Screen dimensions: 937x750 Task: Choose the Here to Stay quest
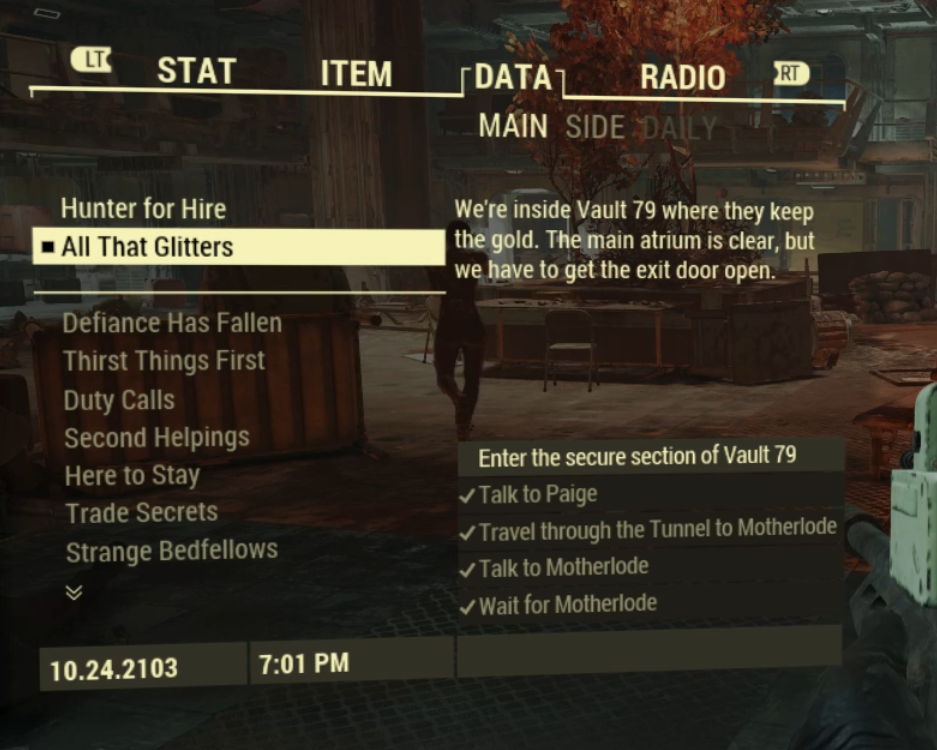click(132, 476)
